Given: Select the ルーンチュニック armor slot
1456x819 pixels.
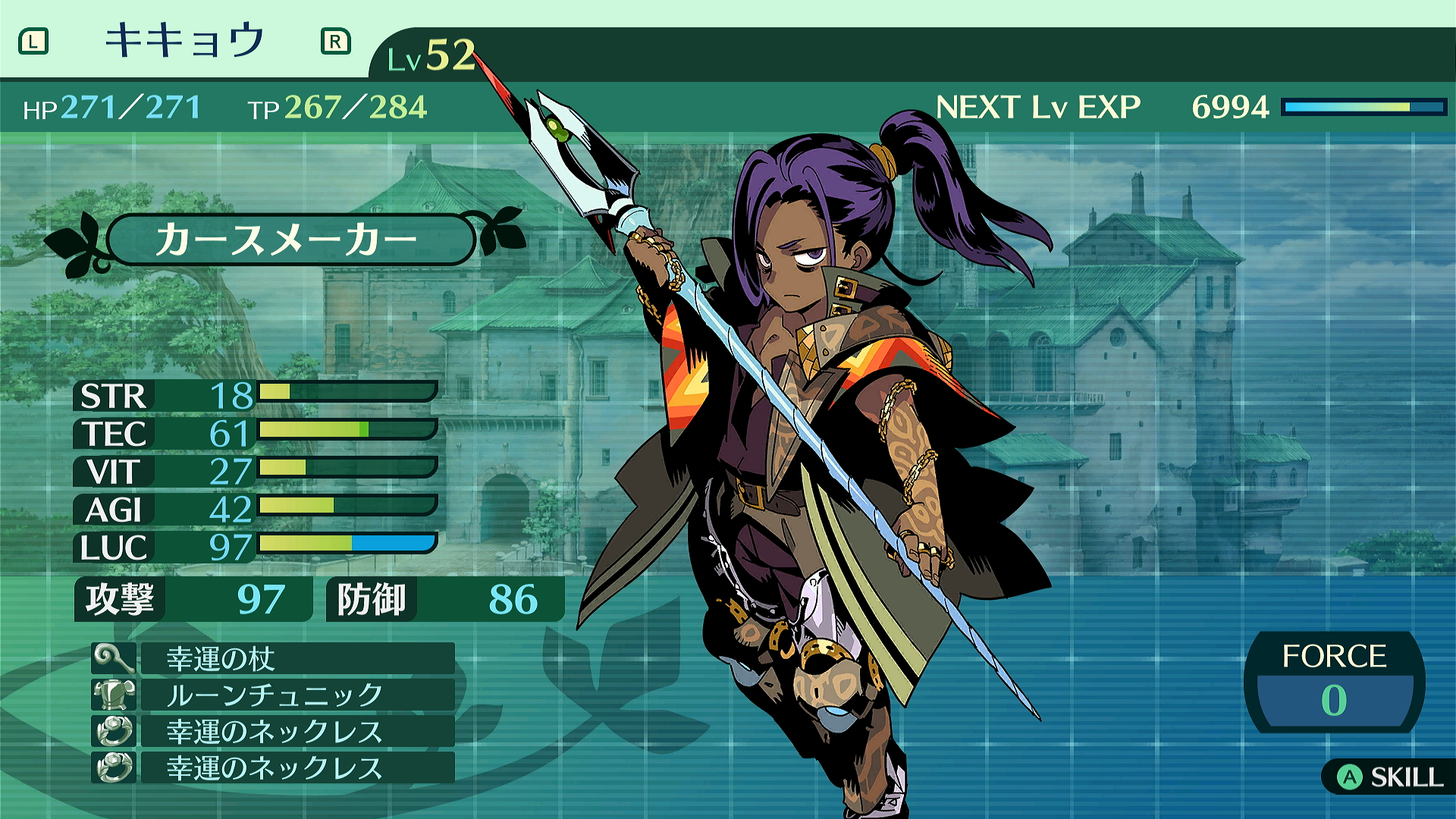Looking at the screenshot, I should coord(273,695).
